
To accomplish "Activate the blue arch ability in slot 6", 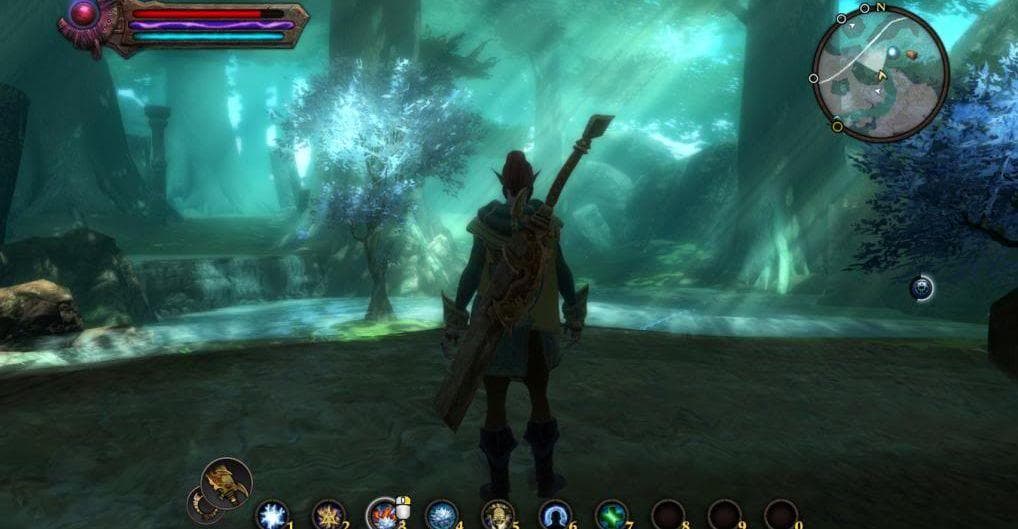I will (554, 515).
